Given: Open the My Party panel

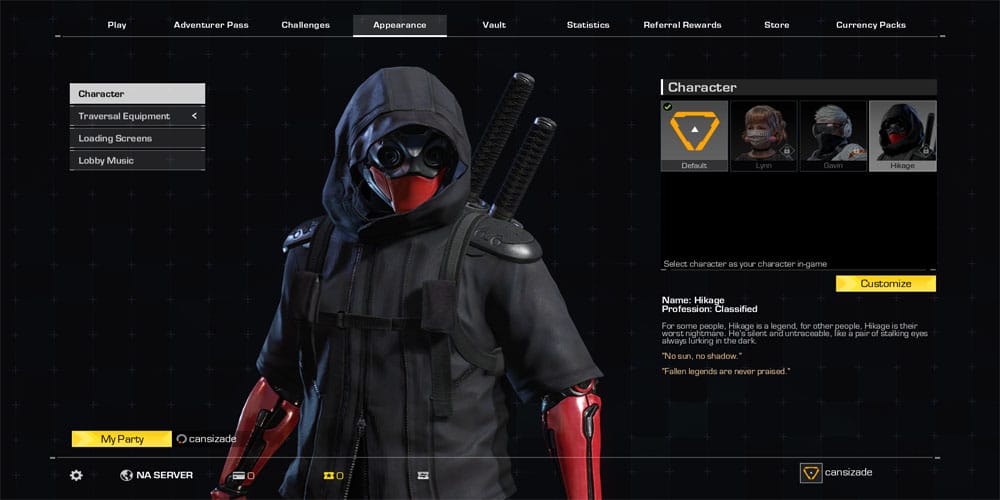Looking at the screenshot, I should tap(121, 439).
